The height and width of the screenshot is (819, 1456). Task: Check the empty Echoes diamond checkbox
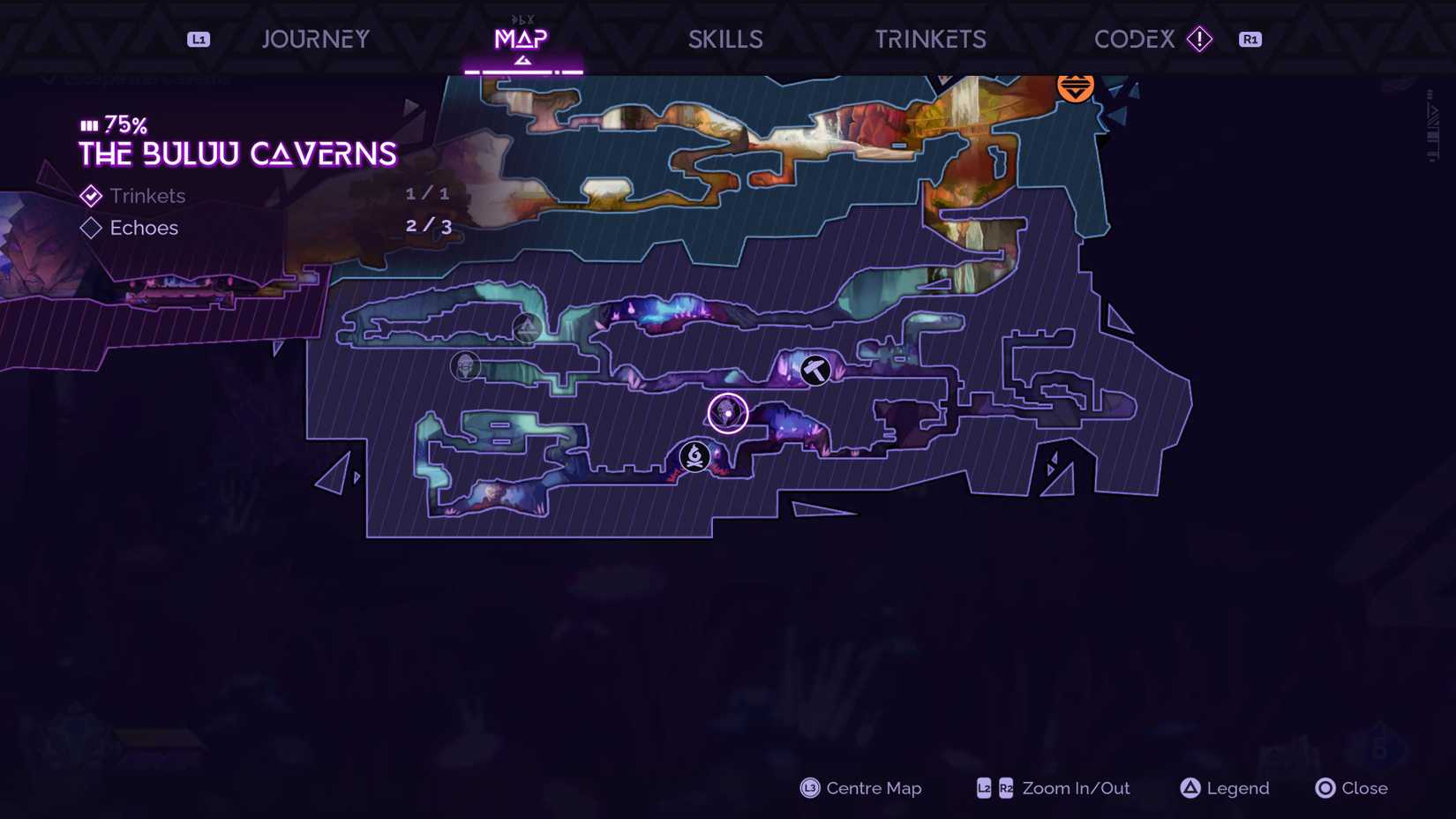(x=91, y=228)
